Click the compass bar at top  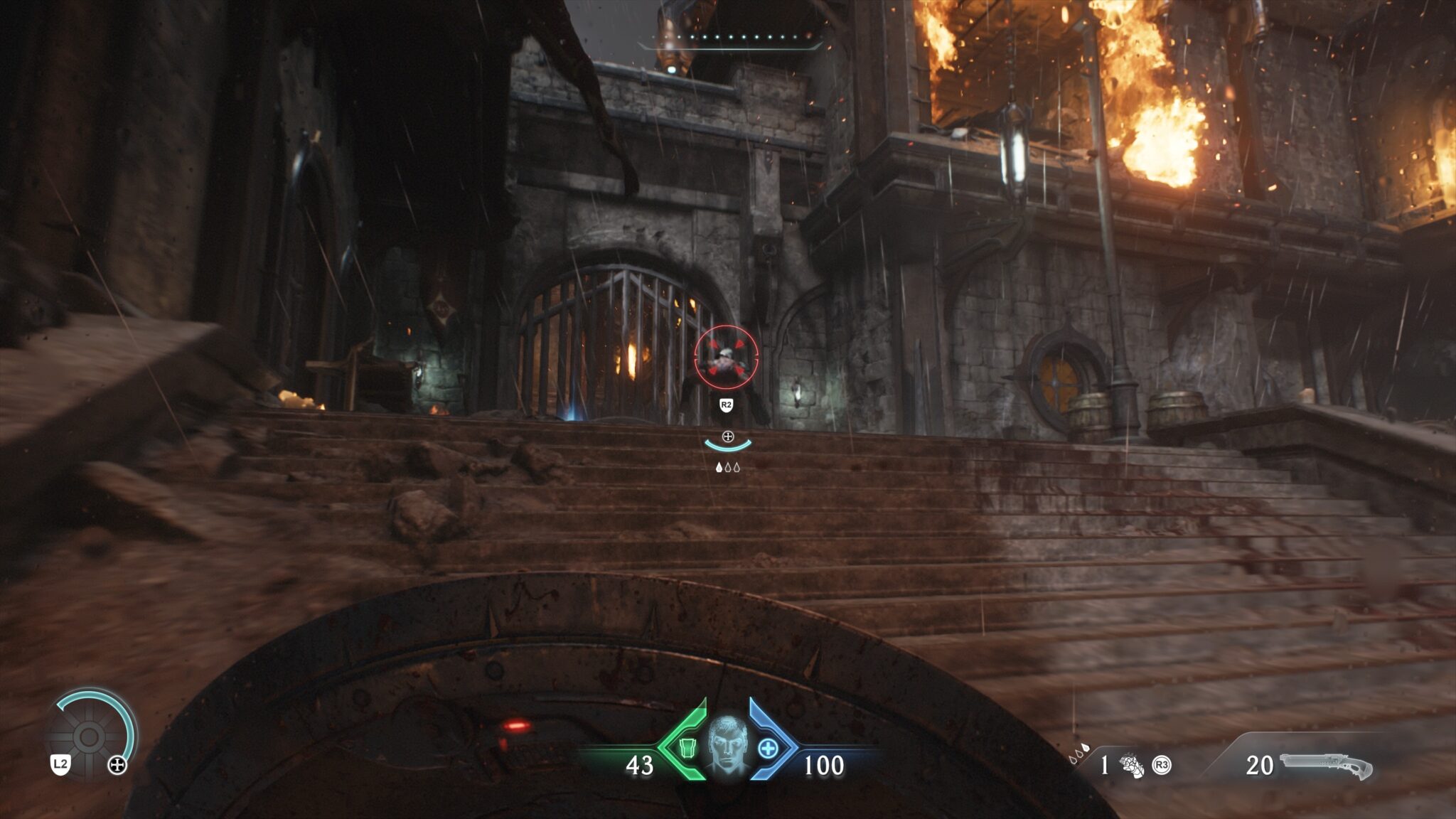(730, 41)
